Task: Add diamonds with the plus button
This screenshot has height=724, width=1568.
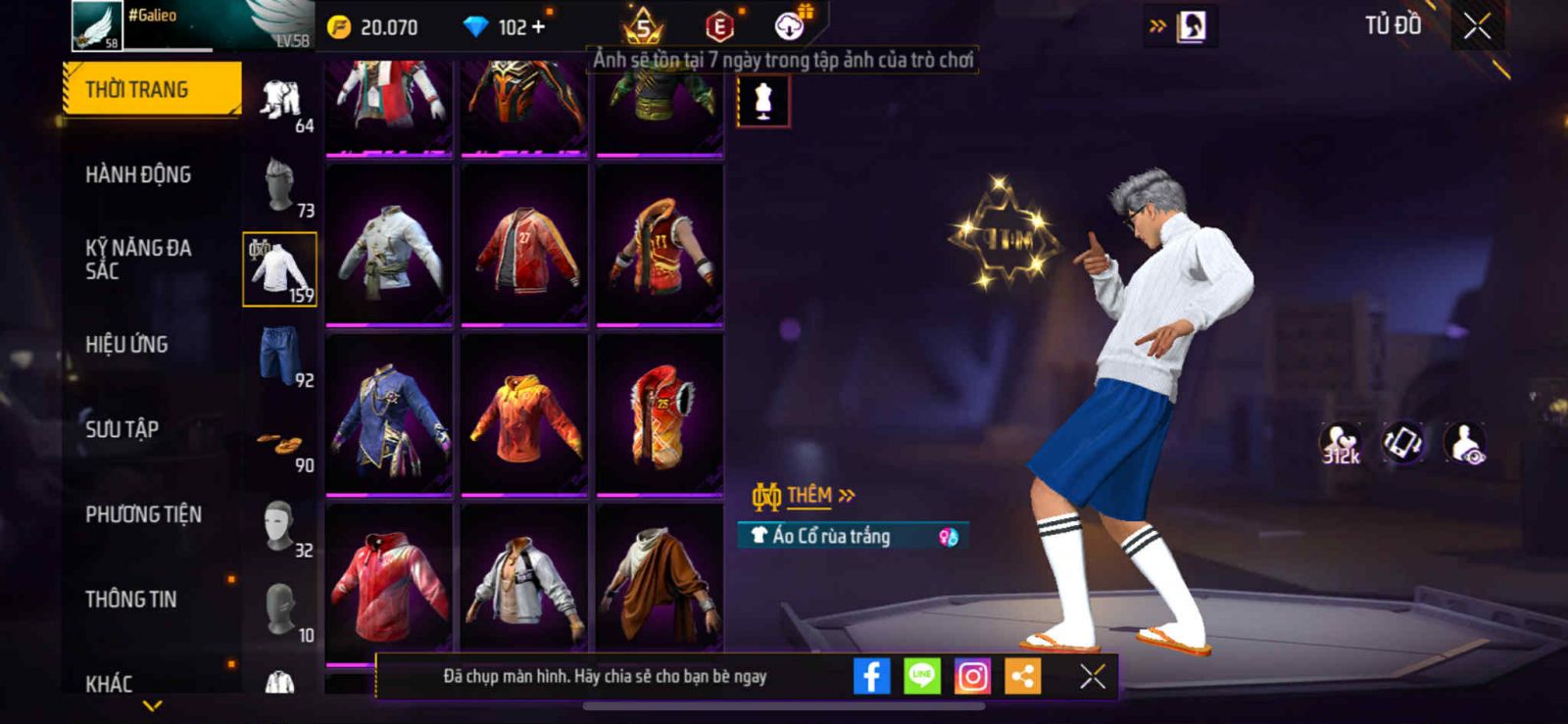Action: (x=538, y=26)
